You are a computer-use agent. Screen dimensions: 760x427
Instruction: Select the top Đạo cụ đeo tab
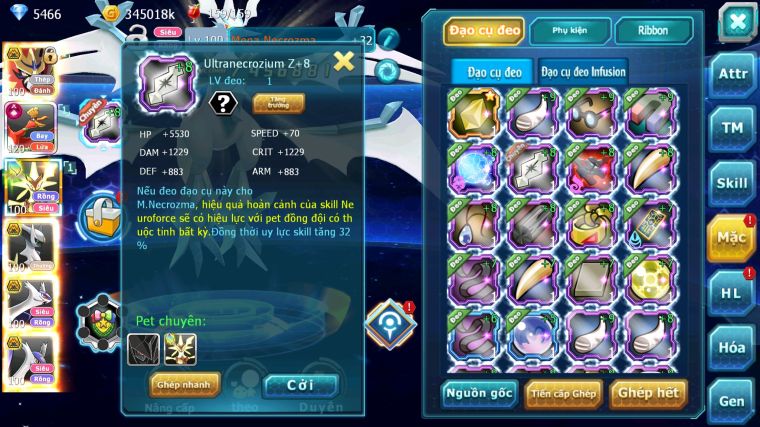(x=484, y=30)
